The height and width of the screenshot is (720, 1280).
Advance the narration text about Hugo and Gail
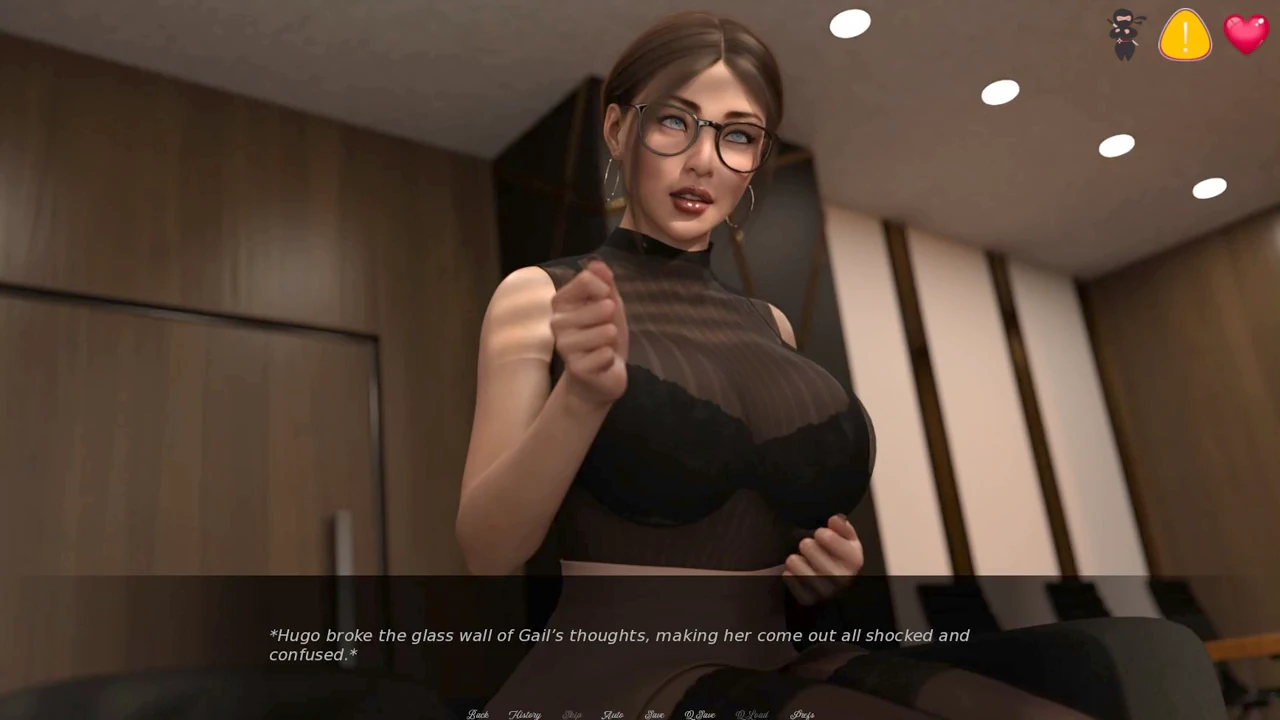619,644
